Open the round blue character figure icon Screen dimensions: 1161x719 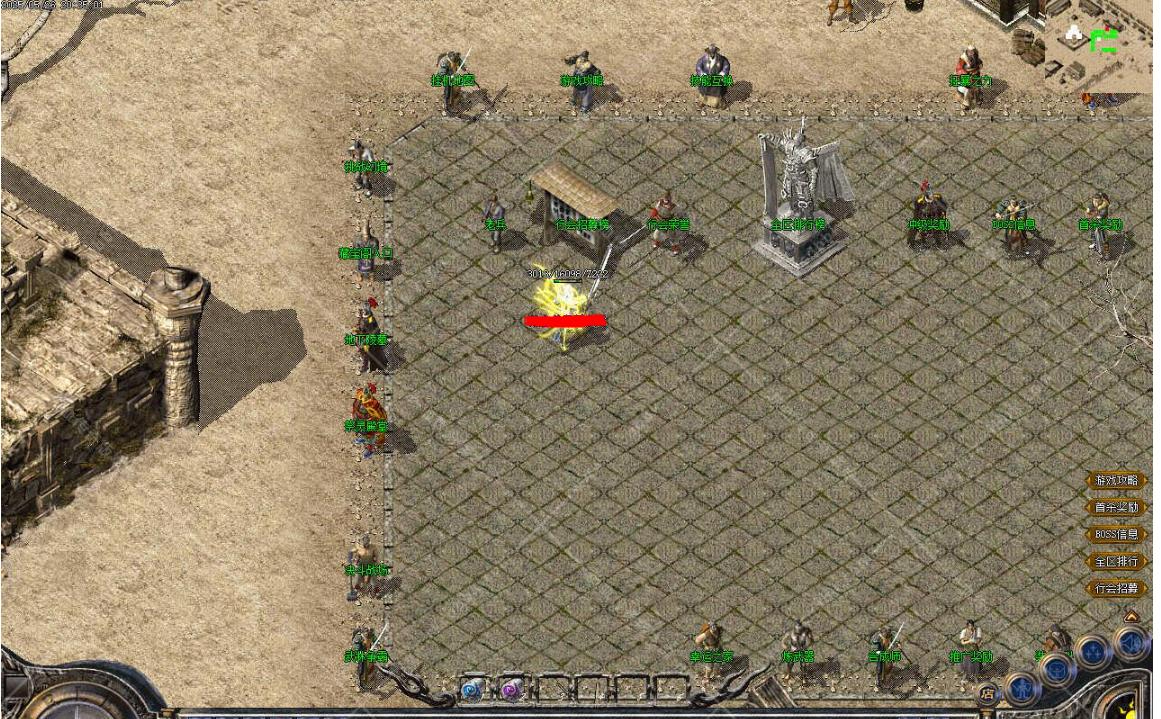click(x=1021, y=687)
